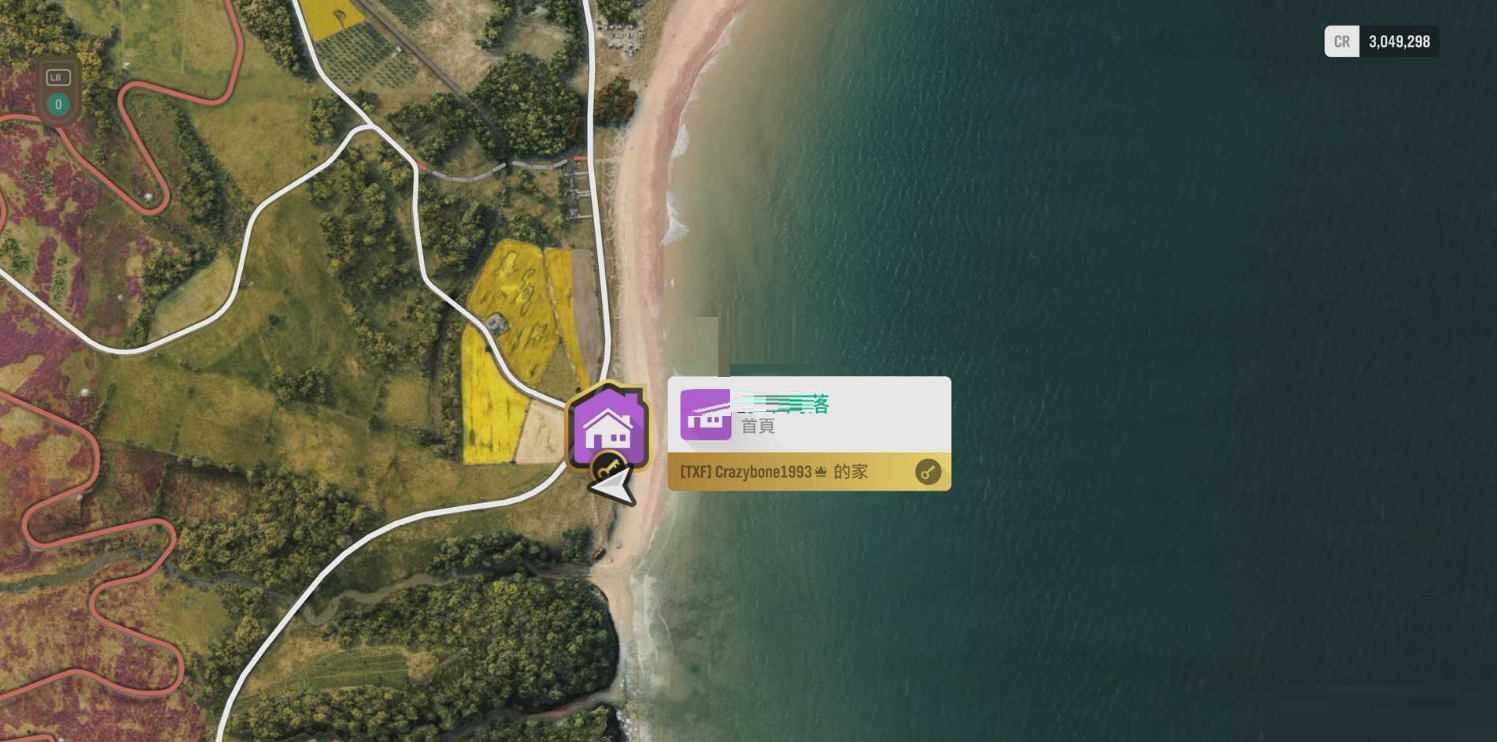
Task: Select the purple house marker on the map
Action: pyautogui.click(x=608, y=427)
